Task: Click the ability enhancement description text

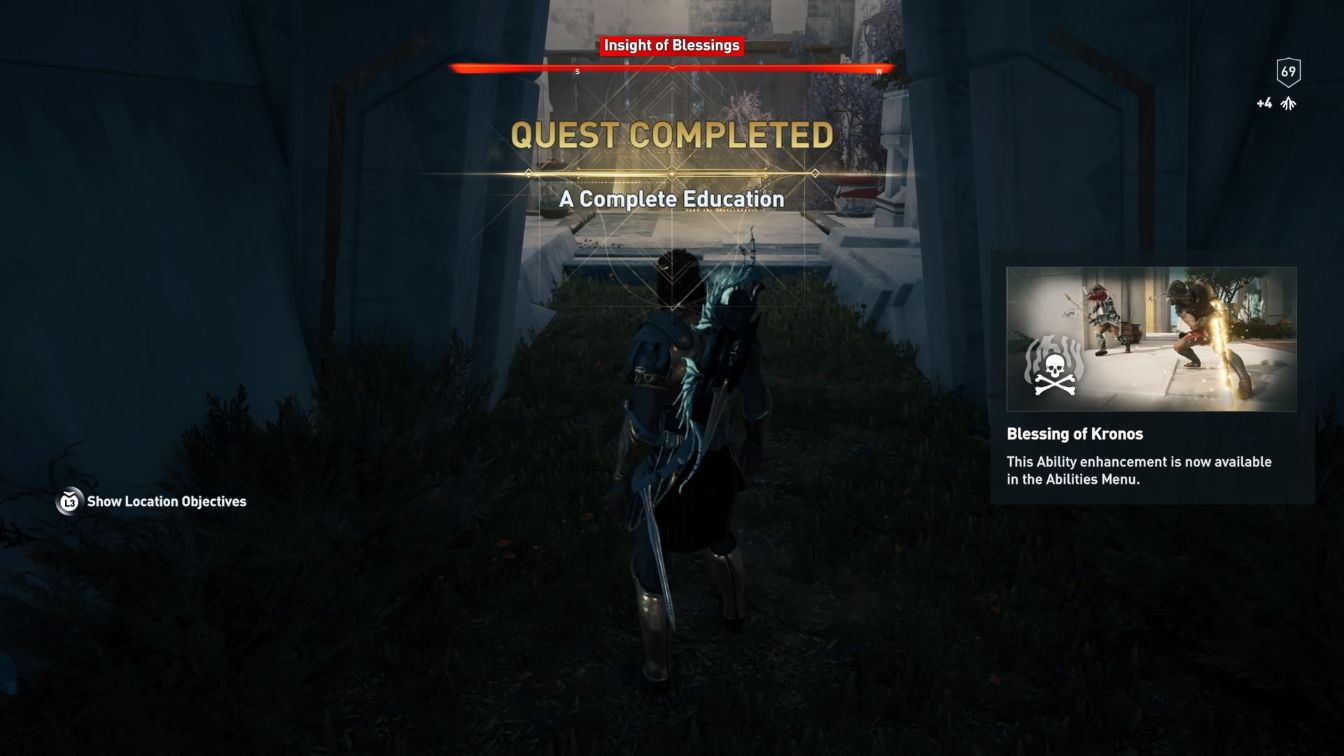Action: (1140, 470)
